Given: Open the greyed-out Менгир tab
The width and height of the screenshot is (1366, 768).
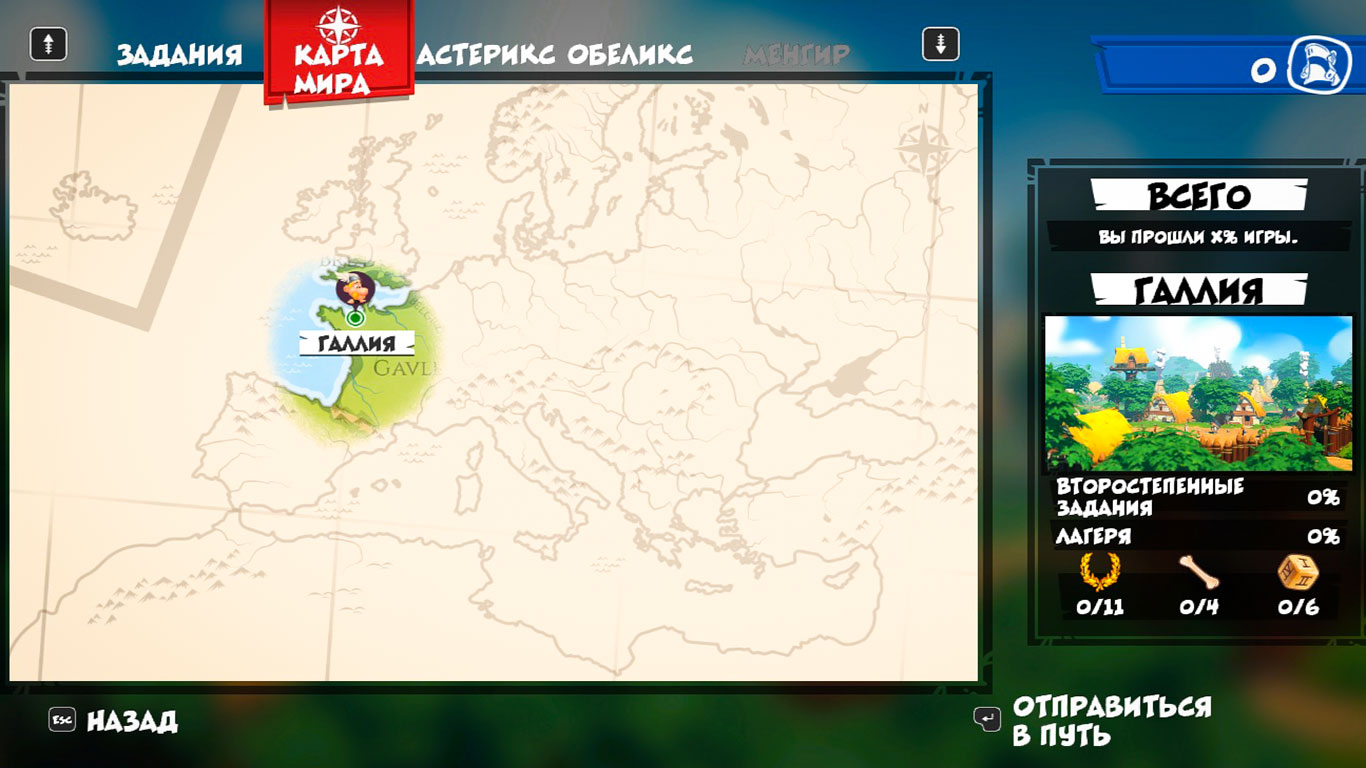Looking at the screenshot, I should [x=796, y=54].
